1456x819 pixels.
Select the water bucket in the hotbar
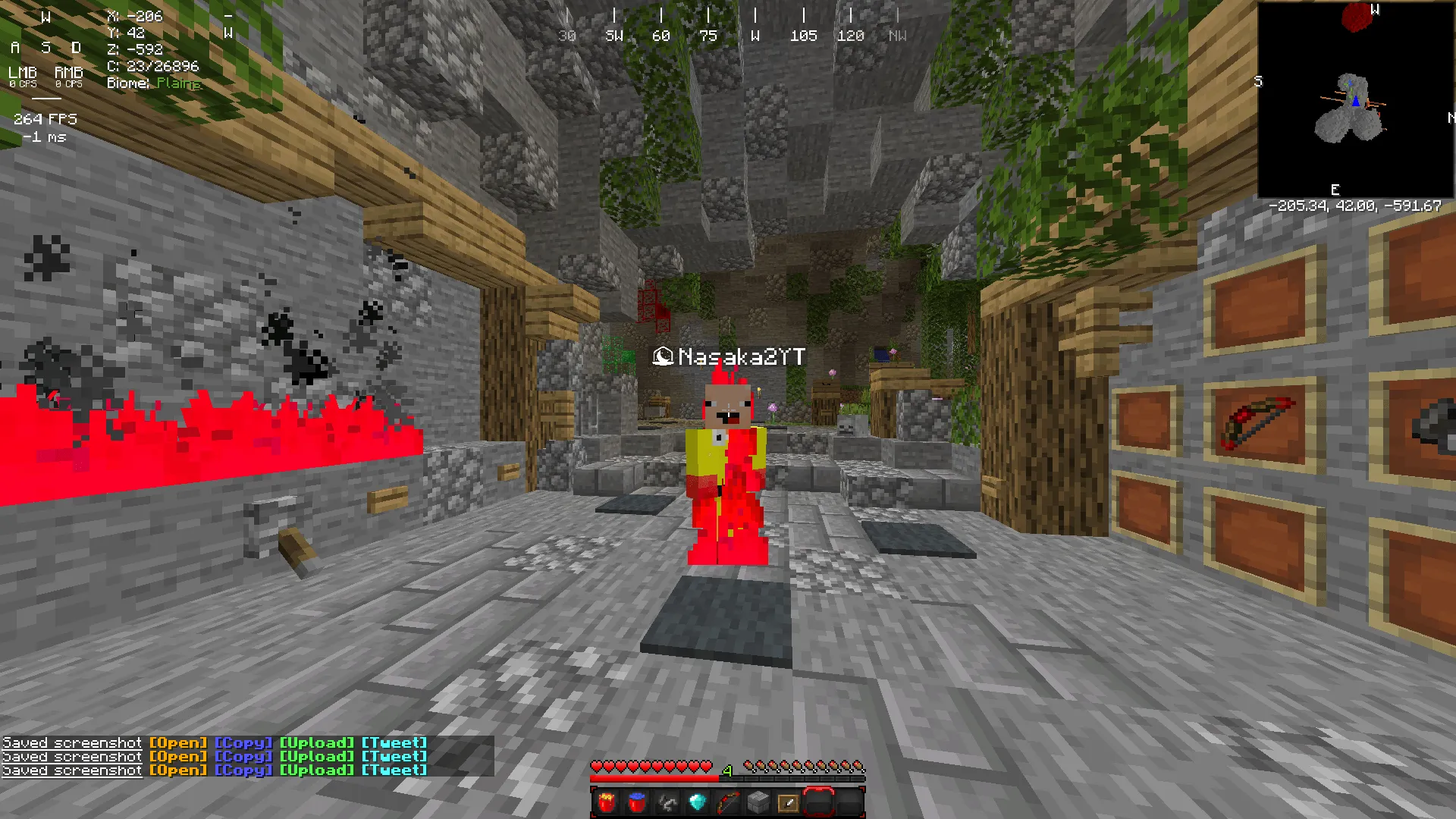[638, 802]
